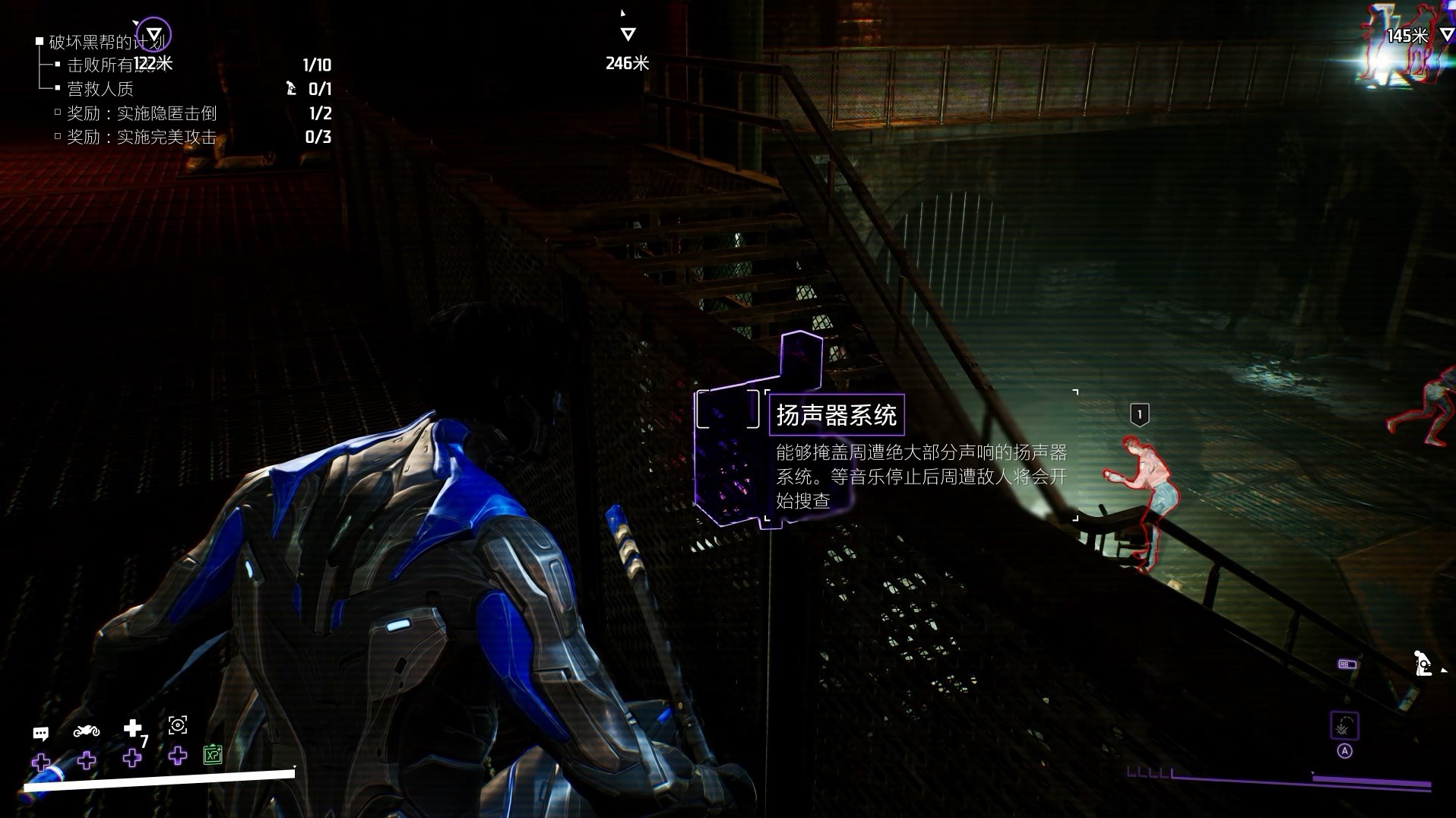The width and height of the screenshot is (1456, 818).
Task: Summon the motorcycle via its icon
Action: (87, 731)
